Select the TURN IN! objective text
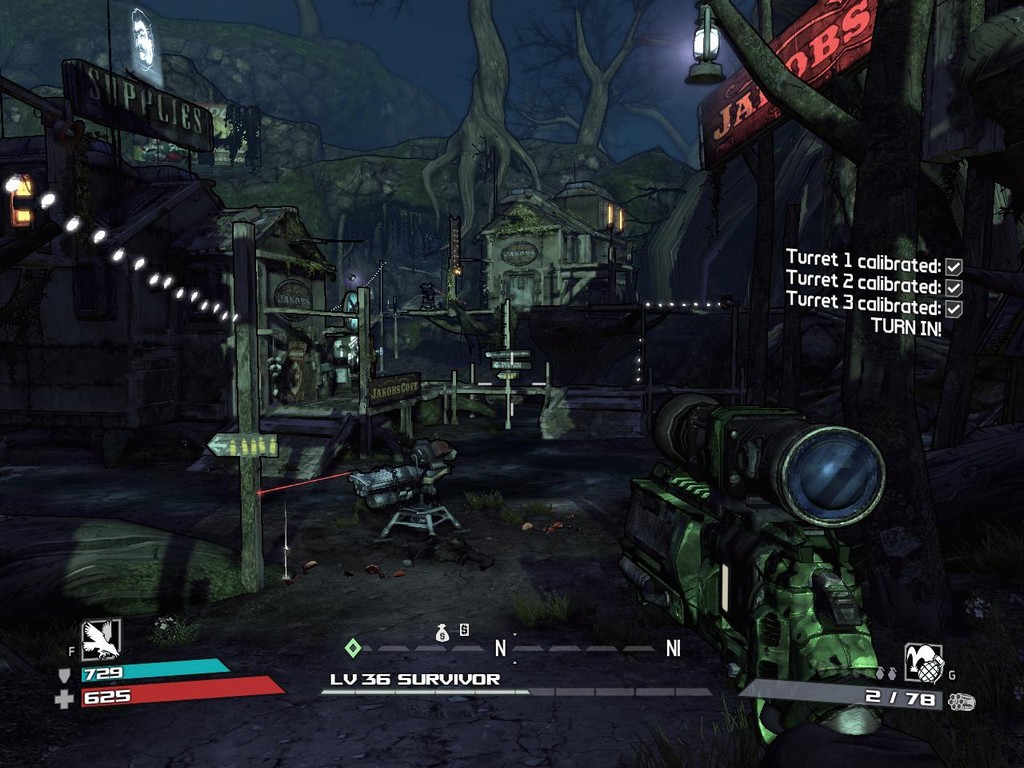This screenshot has height=768, width=1024. point(905,326)
